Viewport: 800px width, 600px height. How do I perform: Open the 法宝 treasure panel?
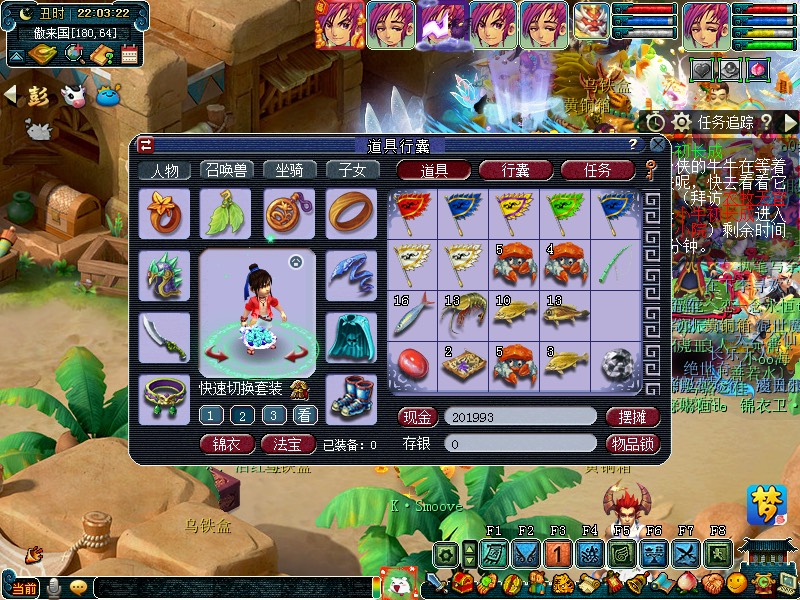point(289,444)
